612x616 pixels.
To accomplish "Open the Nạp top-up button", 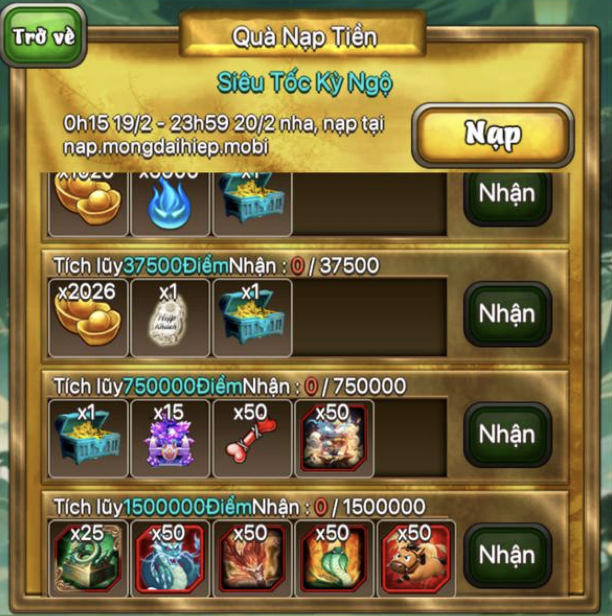I will (x=492, y=135).
